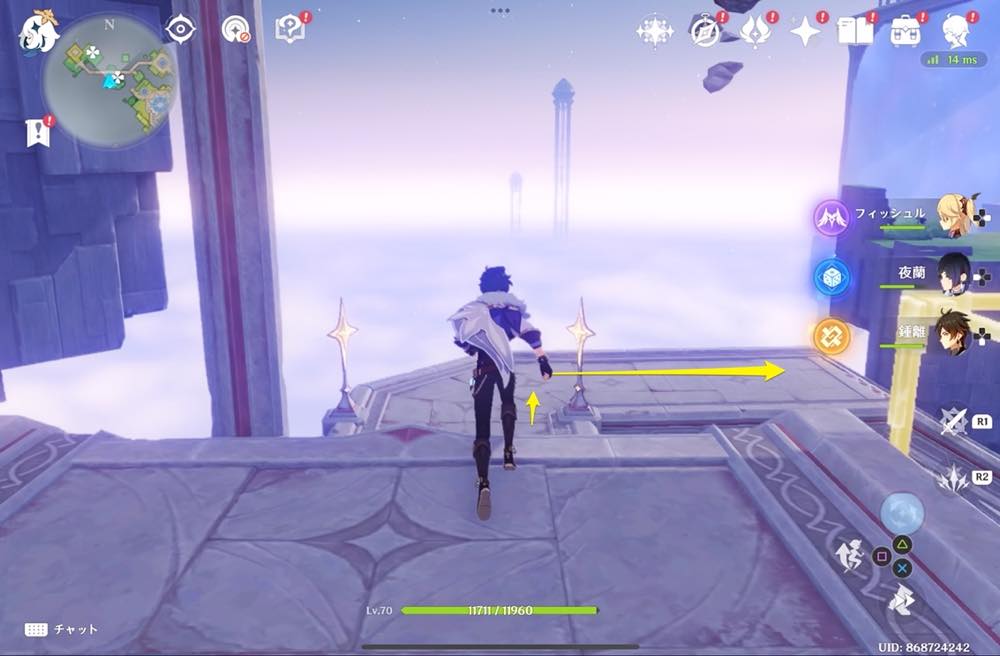This screenshot has height=656, width=1000.
Task: Open the quest bookmark with exclamation mark
Action: point(39,133)
